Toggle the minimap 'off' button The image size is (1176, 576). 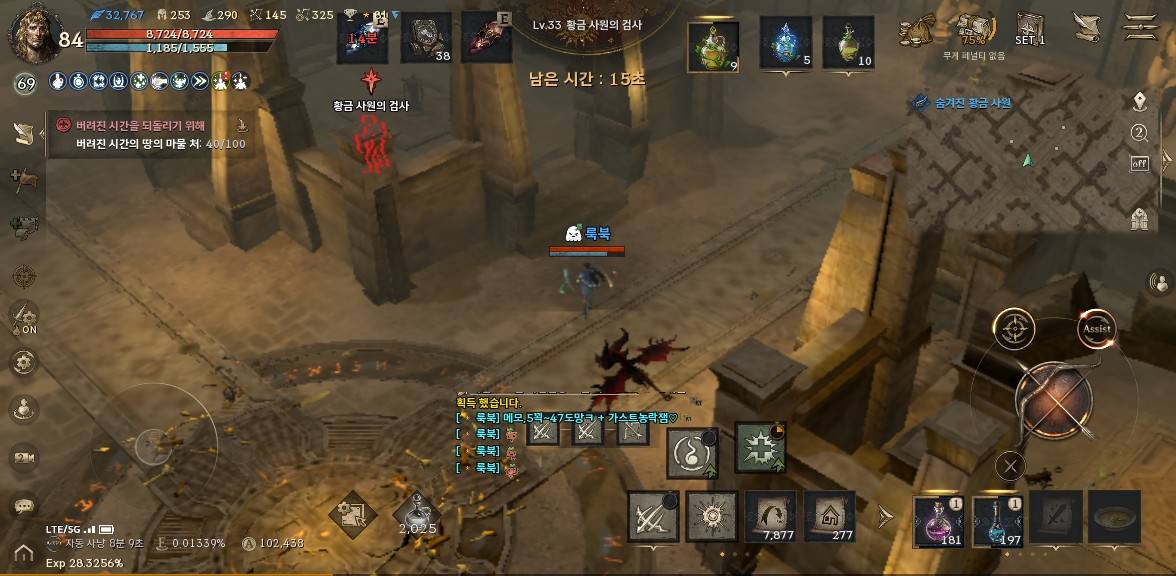[1139, 163]
